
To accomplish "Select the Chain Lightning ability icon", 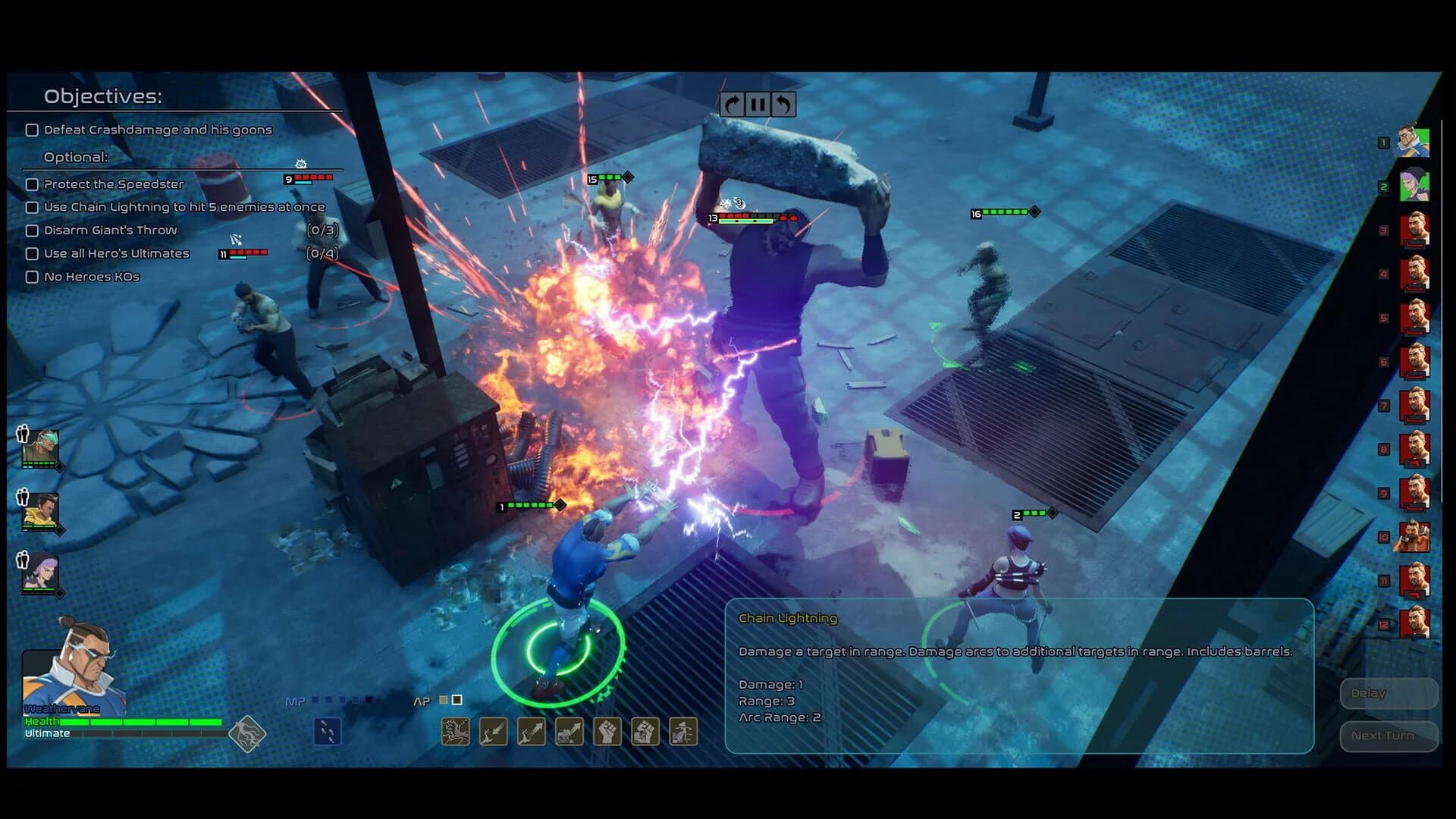I will (455, 731).
